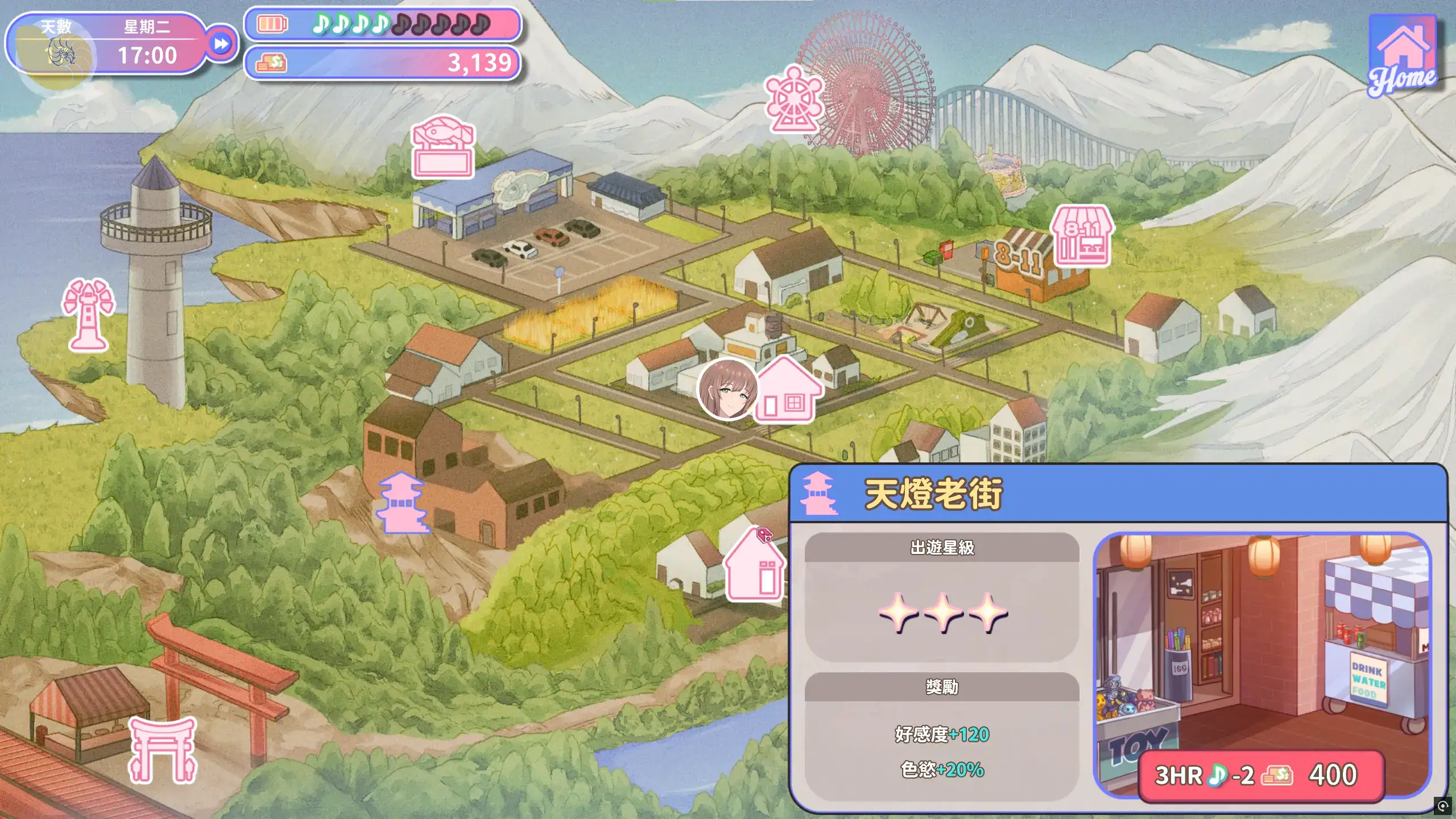Open the 8-11 convenience store marker
Viewport: 1456px width, 819px height.
coord(1082,236)
